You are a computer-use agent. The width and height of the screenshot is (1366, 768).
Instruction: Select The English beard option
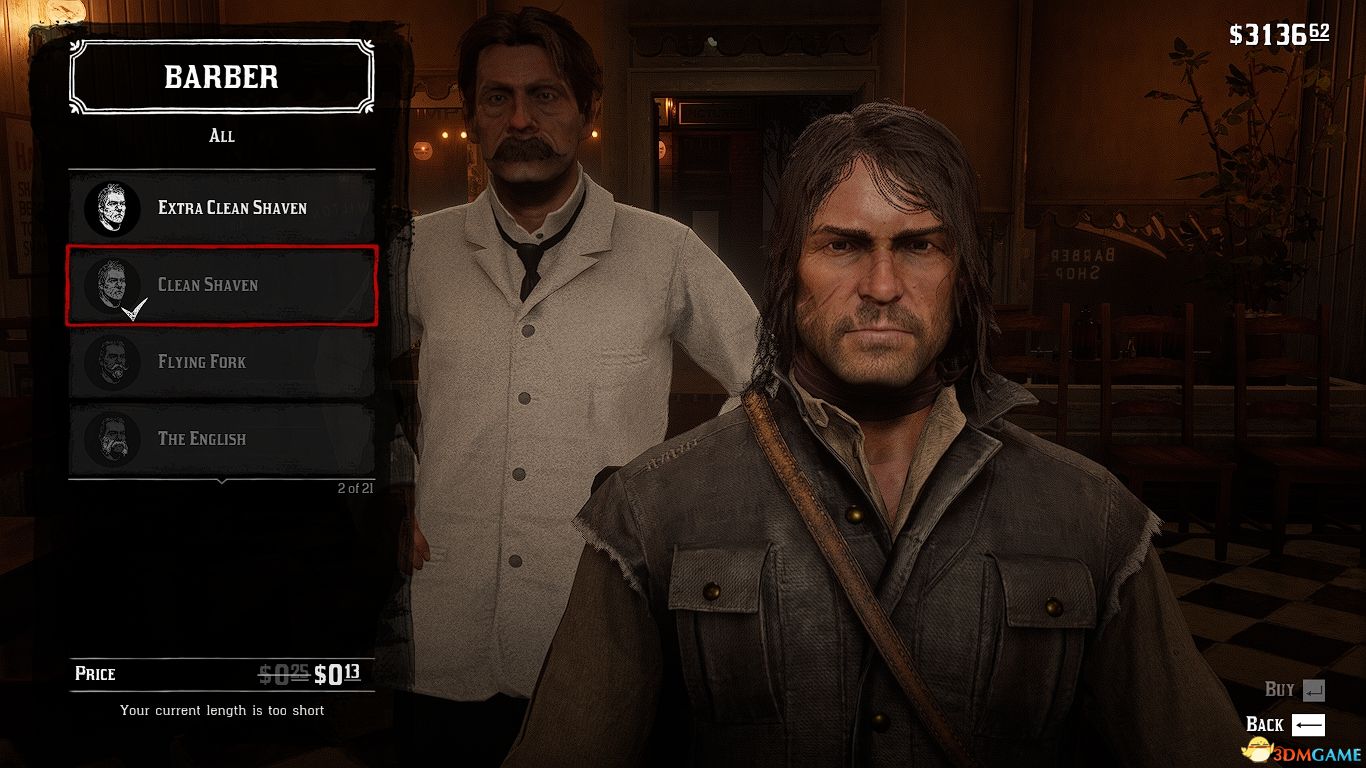220,439
